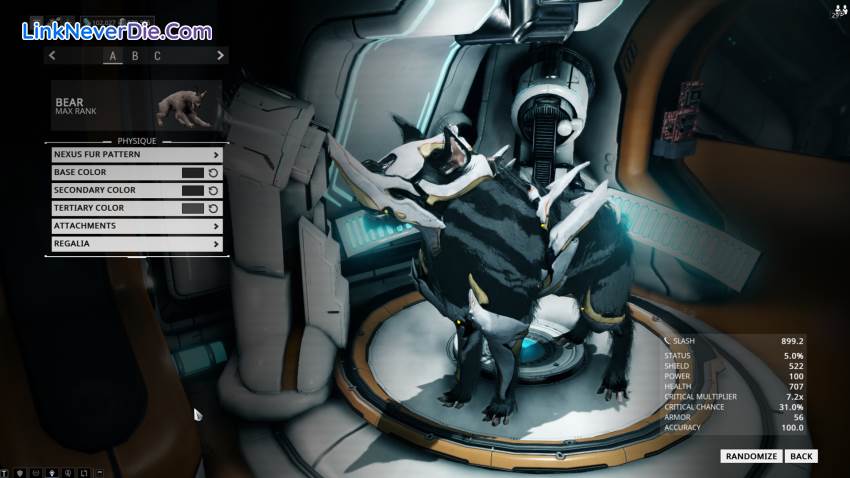Randomize the companion's appearance
850x478 pixels.
[751, 456]
